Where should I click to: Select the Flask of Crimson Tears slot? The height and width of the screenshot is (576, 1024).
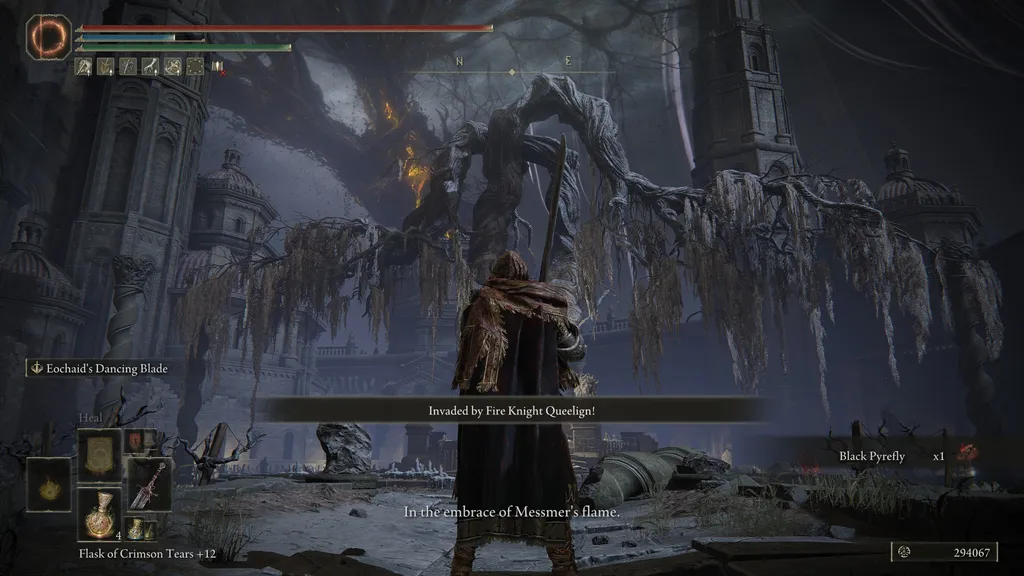(x=100, y=515)
